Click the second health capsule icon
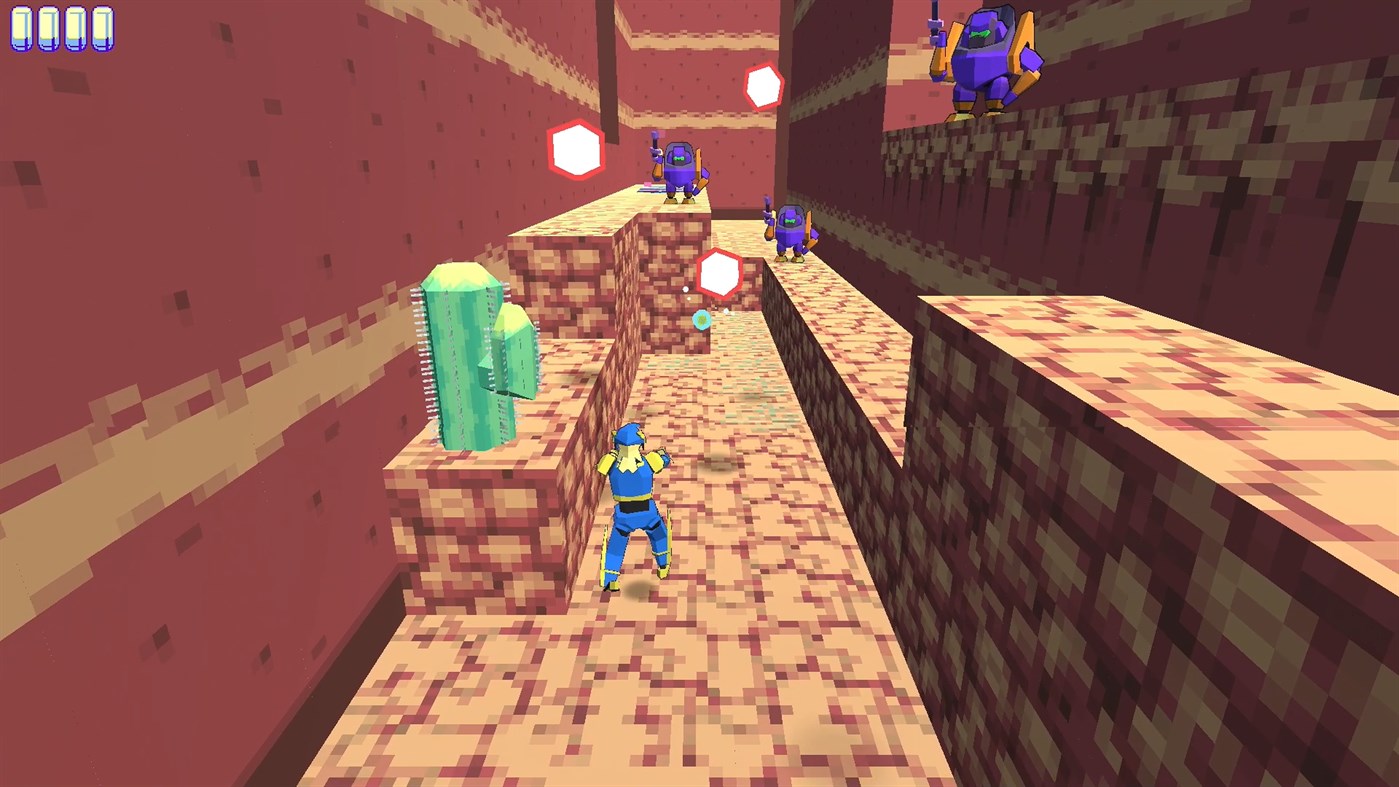The width and height of the screenshot is (1399, 787). [48, 29]
